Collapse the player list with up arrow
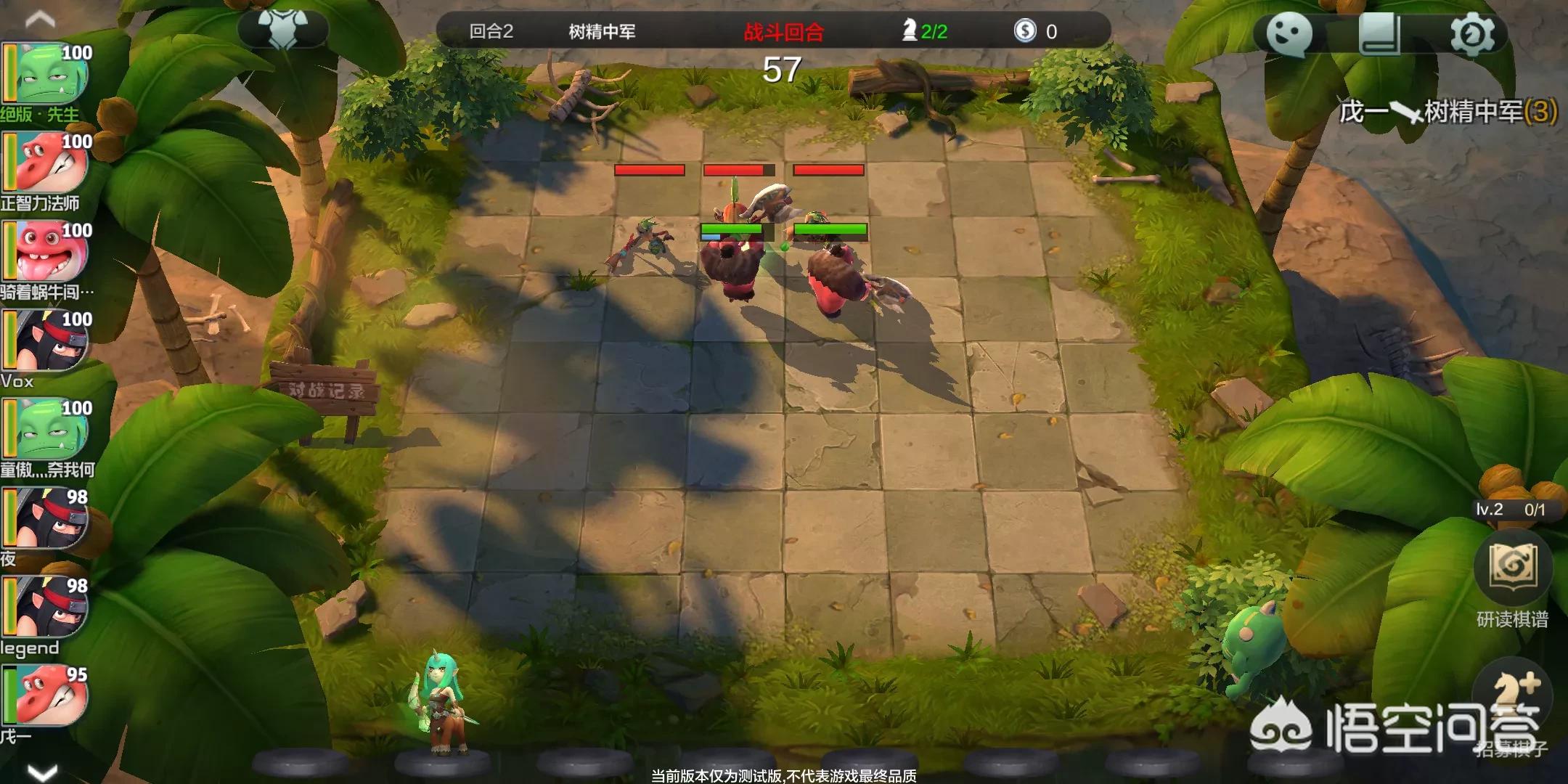Image resolution: width=1568 pixels, height=784 pixels. pyautogui.click(x=40, y=19)
